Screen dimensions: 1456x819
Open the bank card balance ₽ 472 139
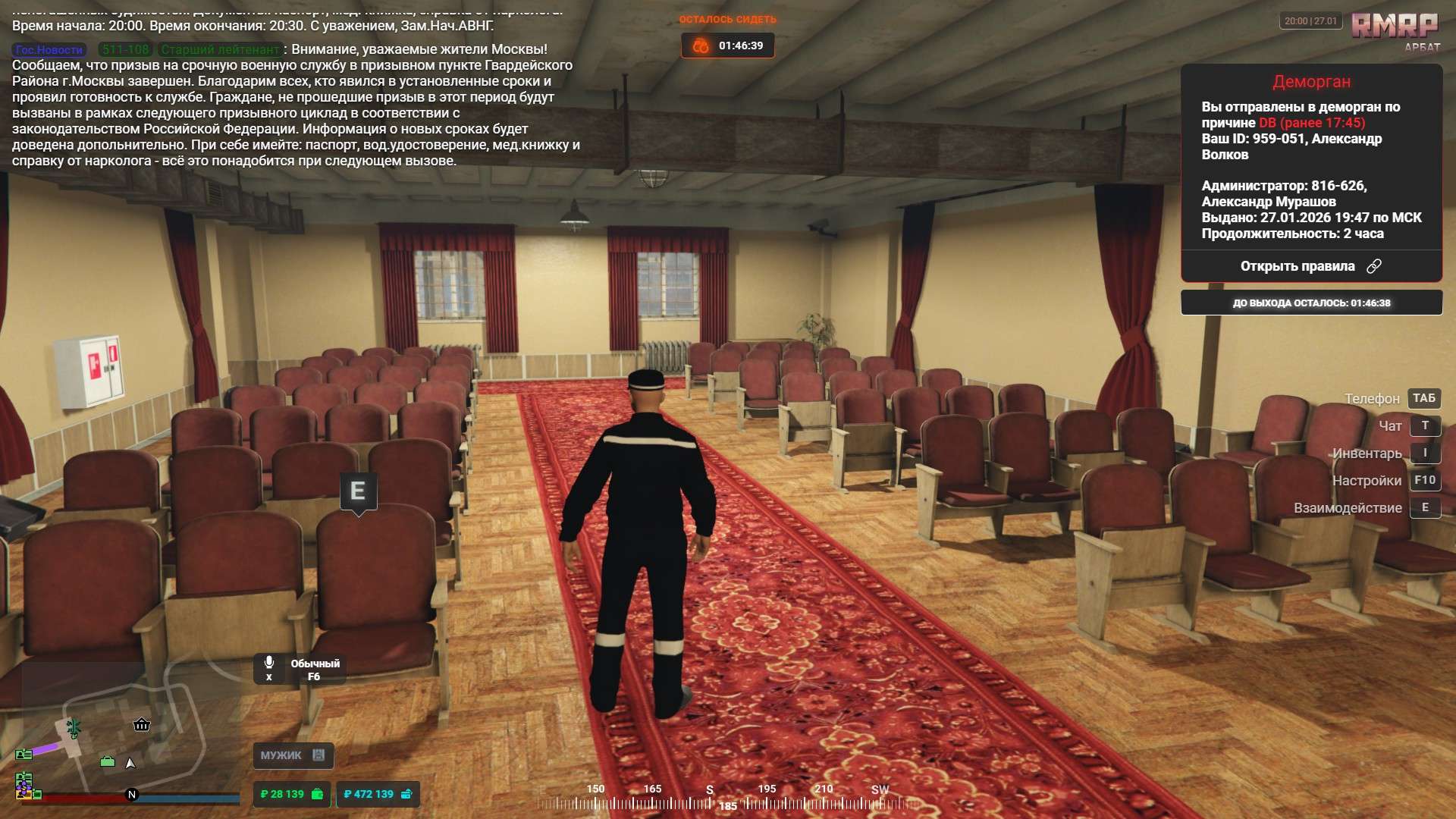pos(377,794)
